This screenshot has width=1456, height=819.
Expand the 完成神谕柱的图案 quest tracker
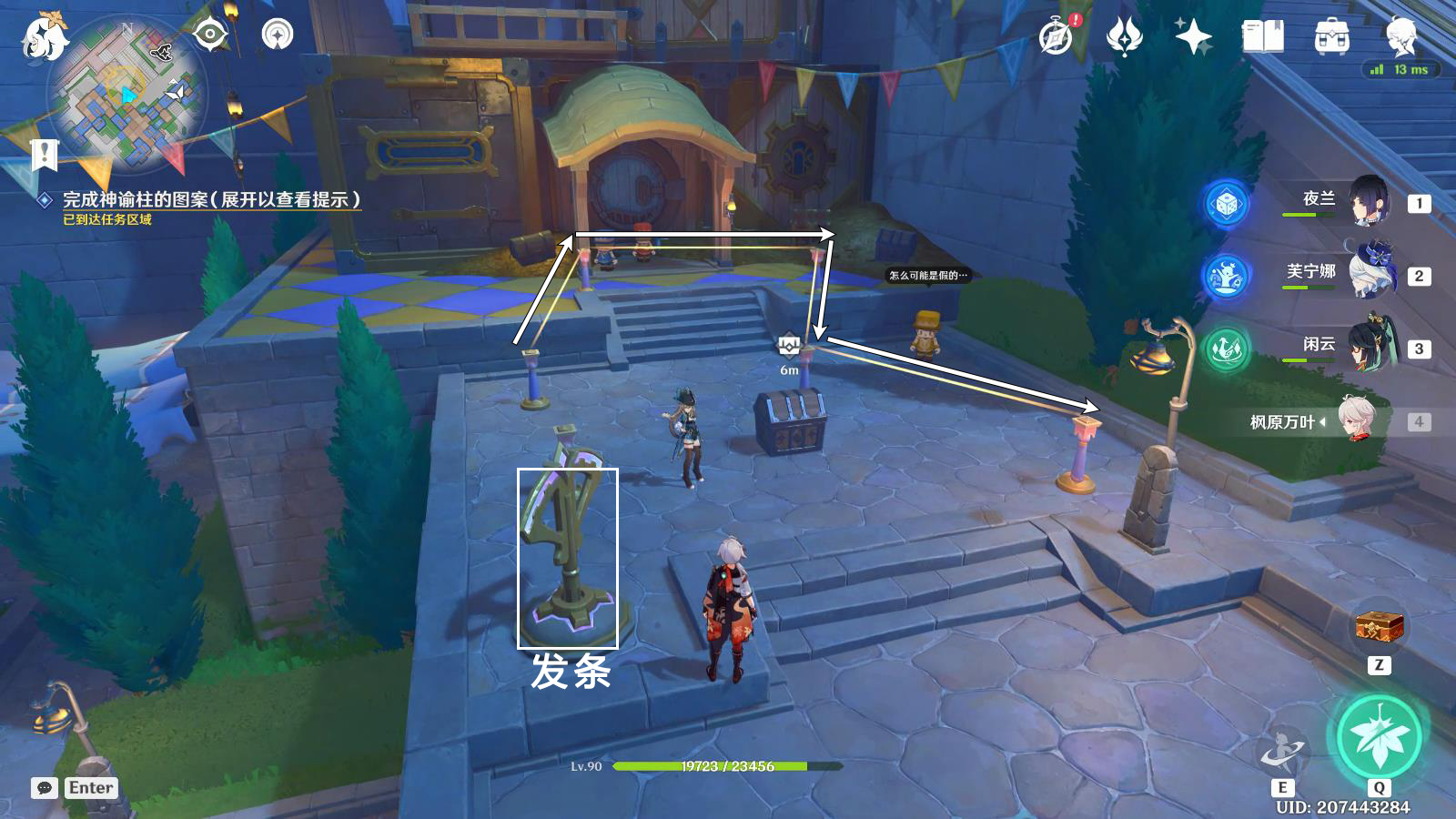point(211,199)
